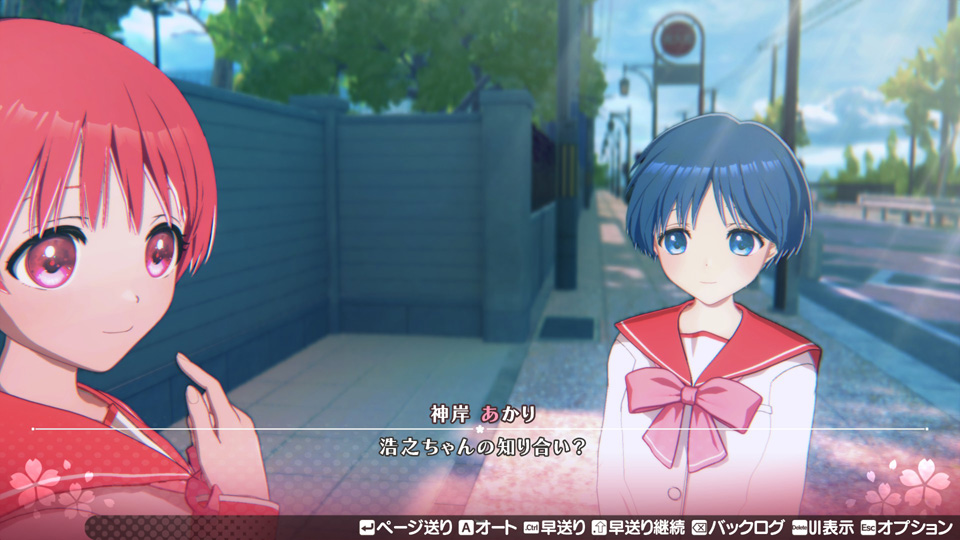Activate 早送り fast-forward
Image resolution: width=960 pixels, height=540 pixels.
pos(555,527)
